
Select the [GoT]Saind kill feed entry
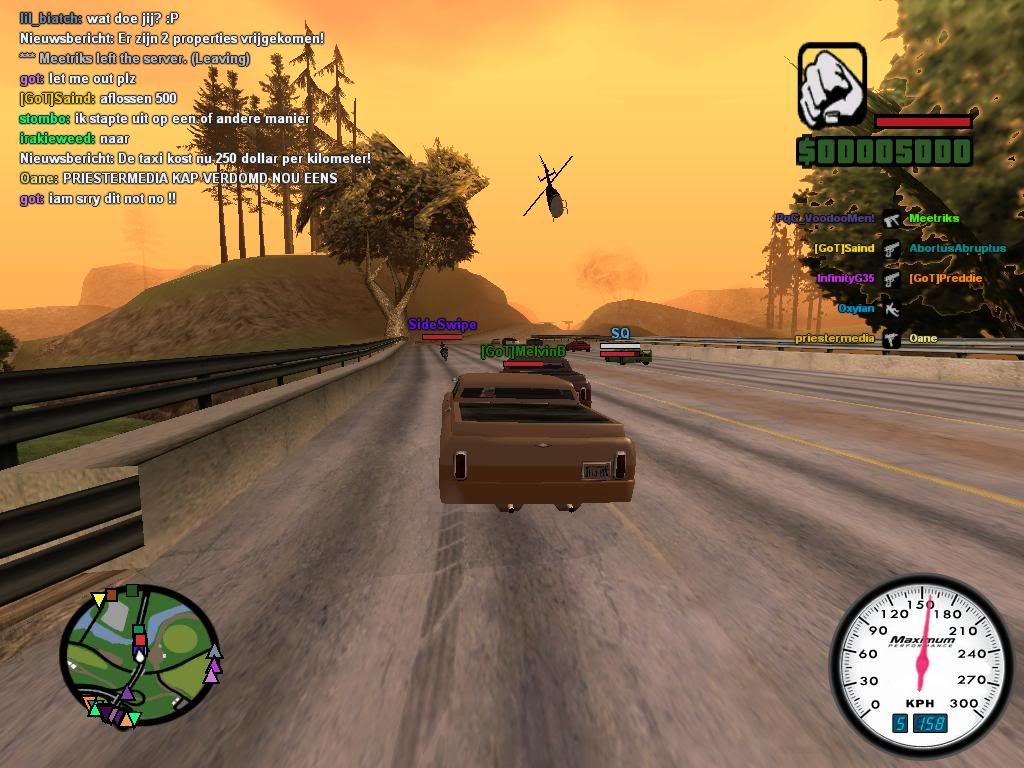[844, 248]
